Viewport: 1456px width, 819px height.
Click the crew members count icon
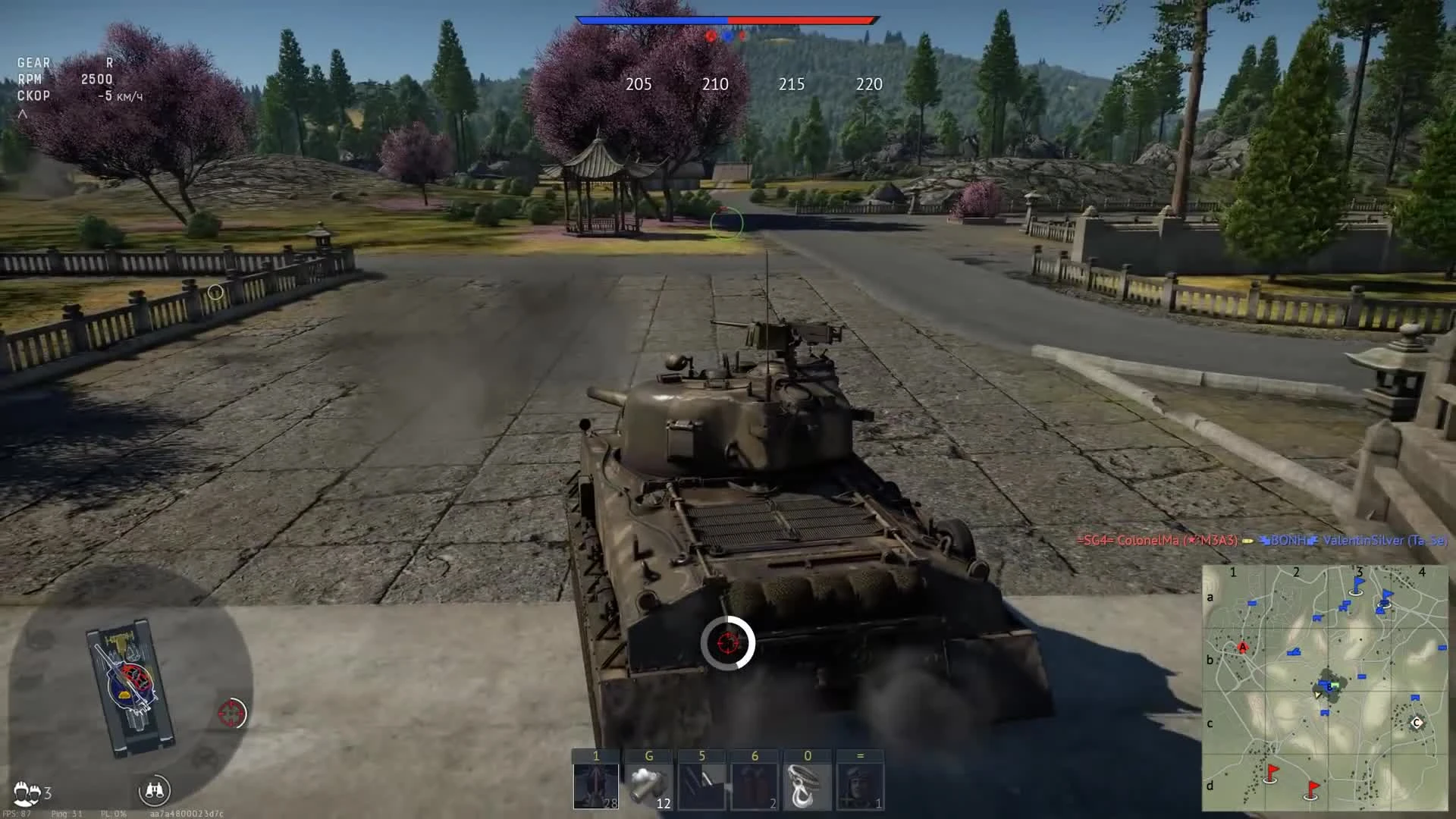(x=28, y=791)
